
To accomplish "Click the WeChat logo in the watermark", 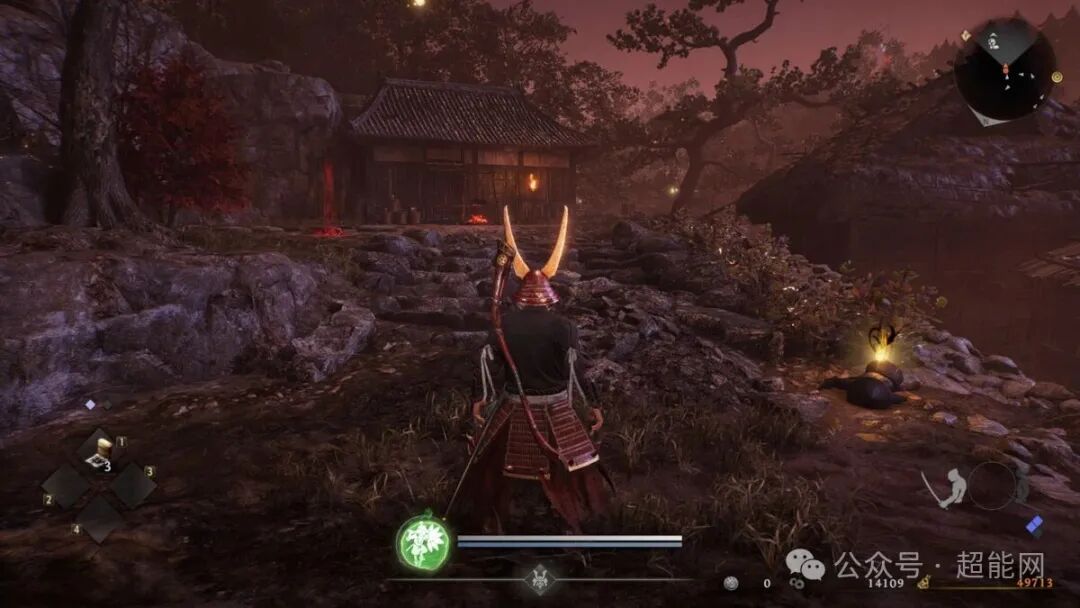I will (805, 566).
